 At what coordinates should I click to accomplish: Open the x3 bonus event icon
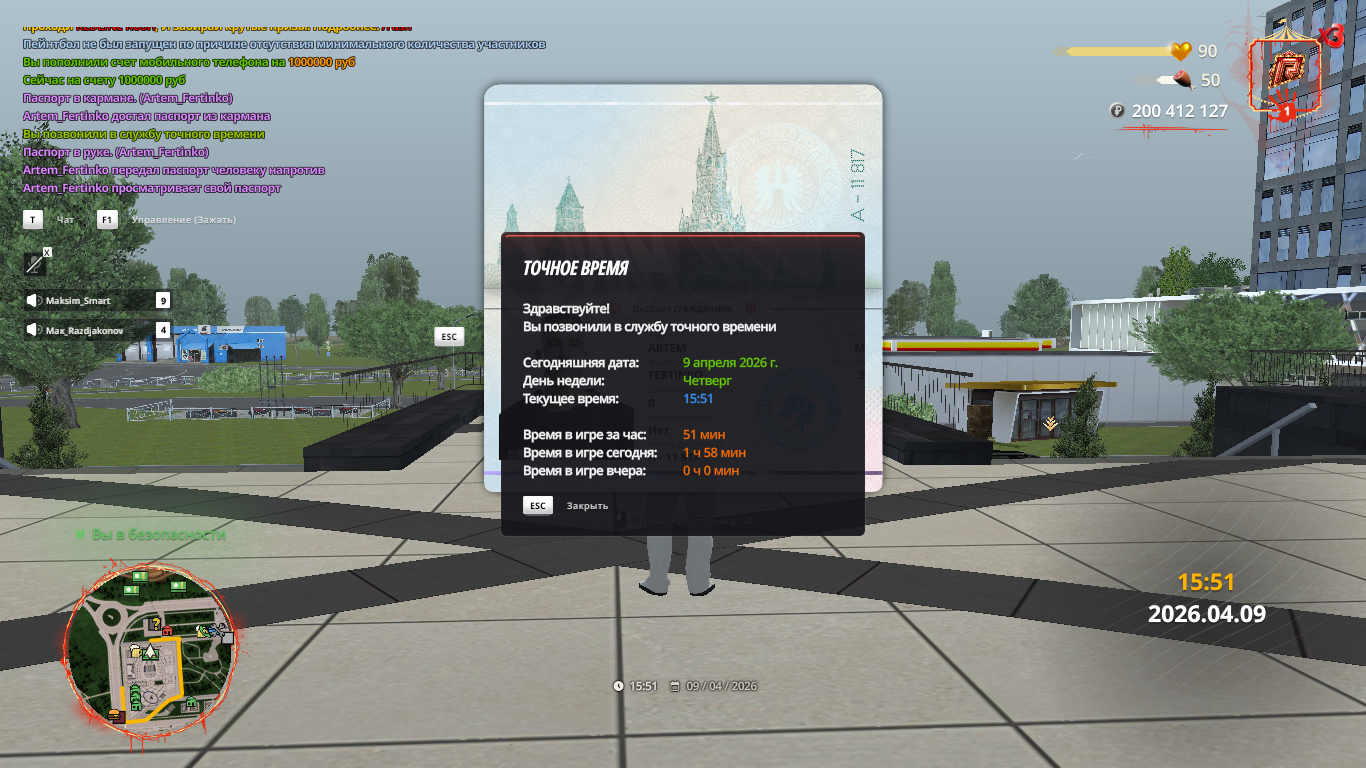click(x=1284, y=73)
